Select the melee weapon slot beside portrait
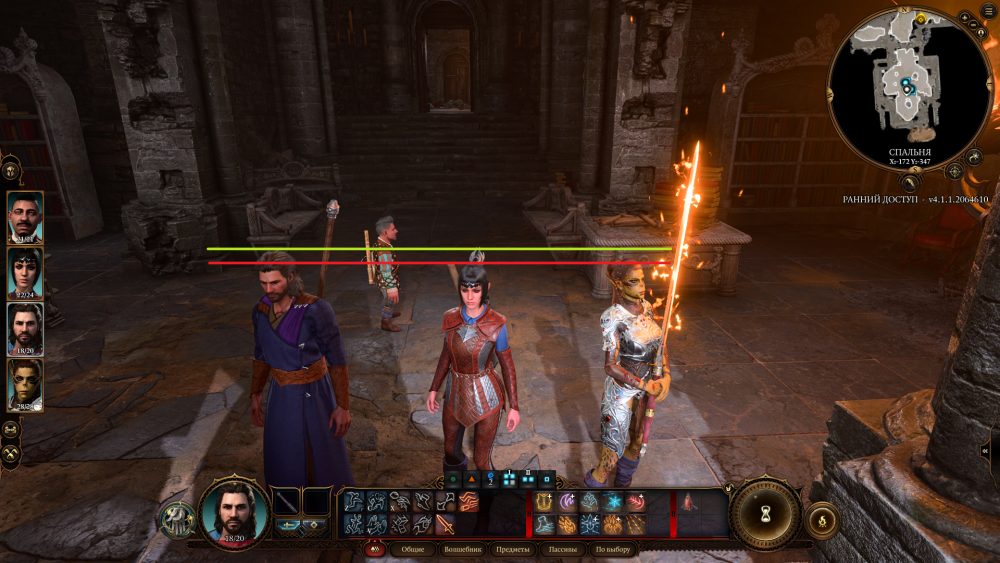1000x563 pixels. [x=287, y=502]
